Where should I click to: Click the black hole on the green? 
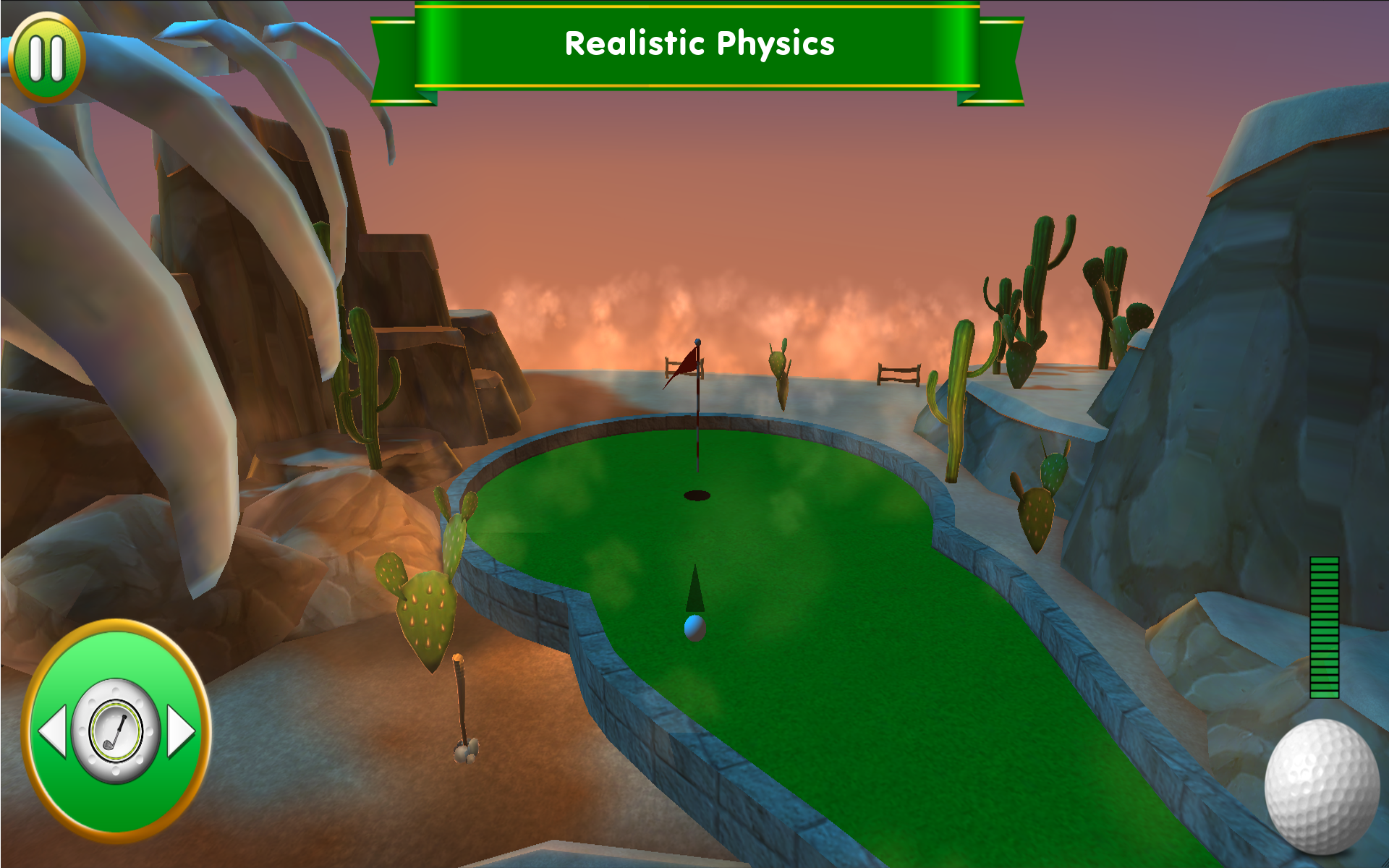[x=696, y=494]
